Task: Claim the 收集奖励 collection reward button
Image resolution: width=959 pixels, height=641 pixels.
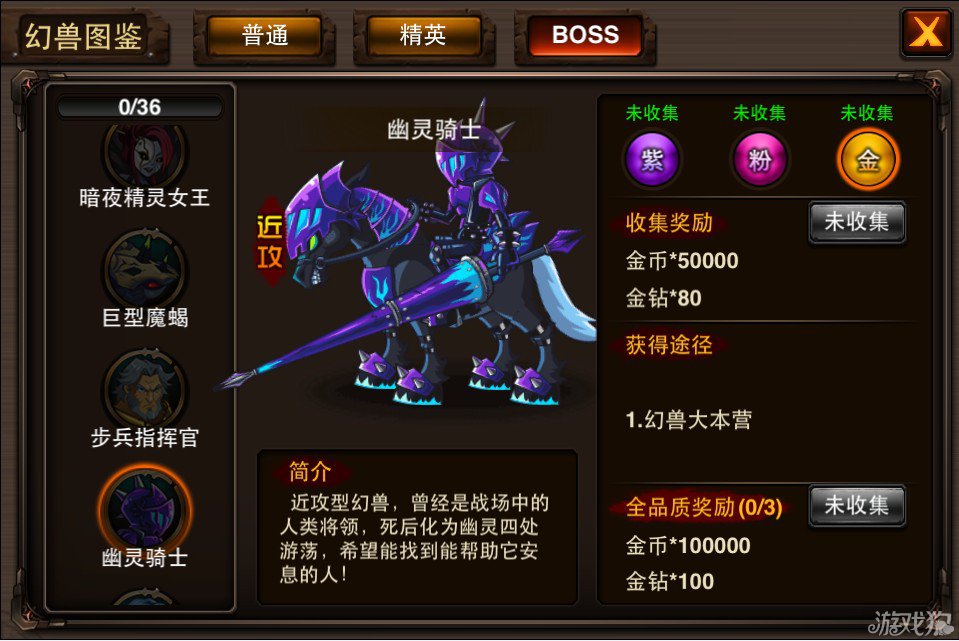Action: (856, 222)
